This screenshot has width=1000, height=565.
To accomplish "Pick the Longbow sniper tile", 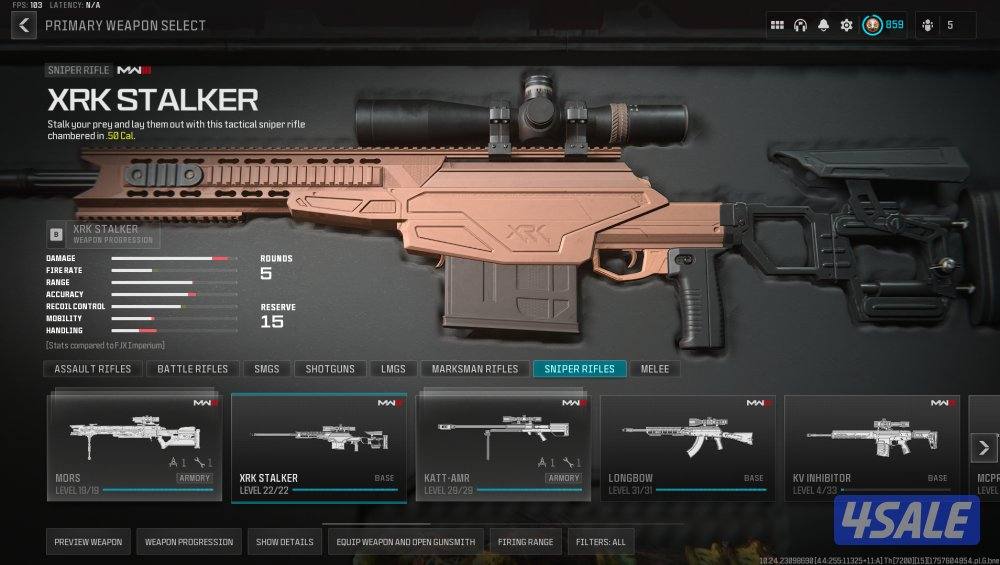I will click(x=687, y=447).
